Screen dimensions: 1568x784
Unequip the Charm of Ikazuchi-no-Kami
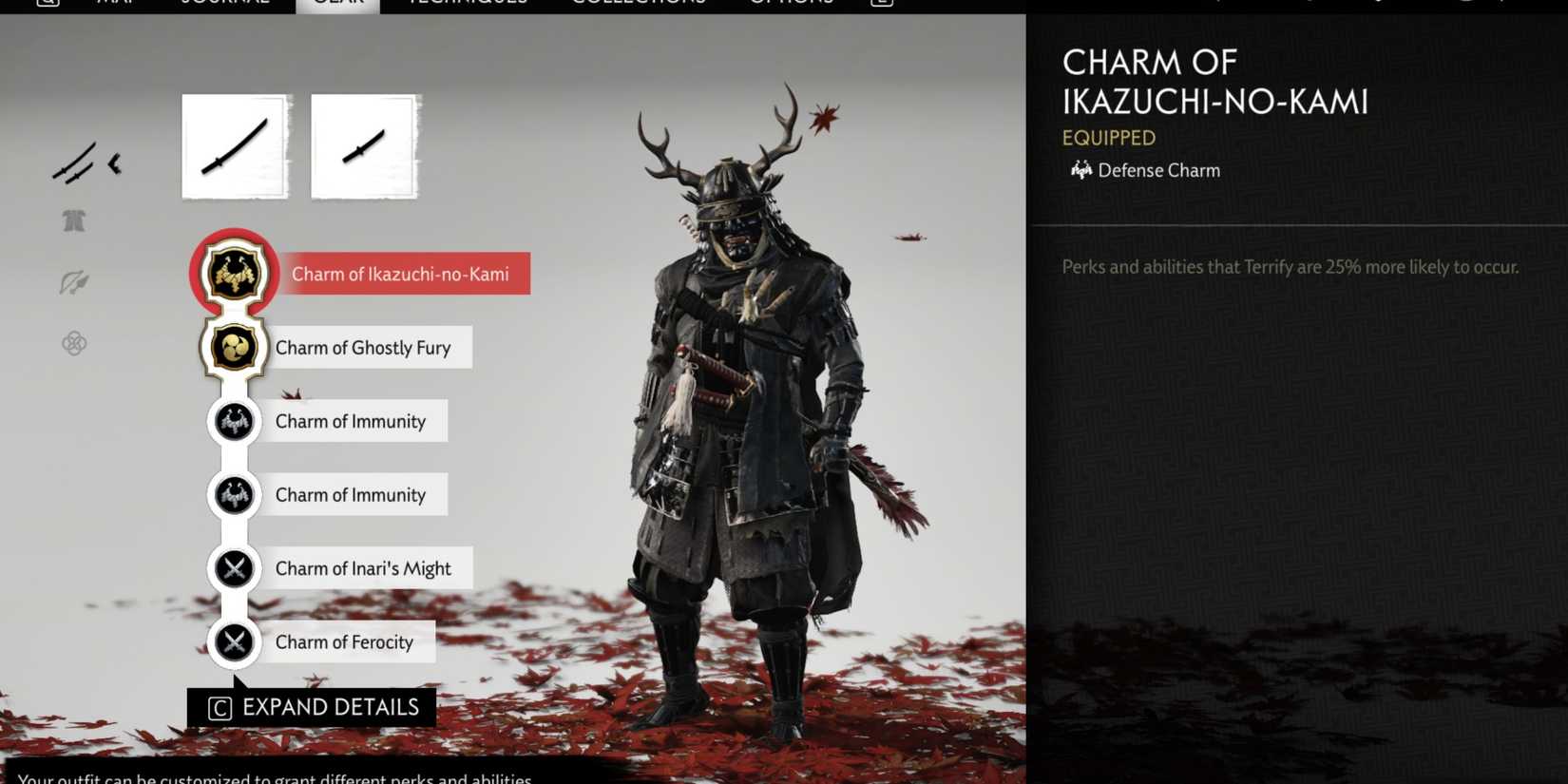(234, 274)
